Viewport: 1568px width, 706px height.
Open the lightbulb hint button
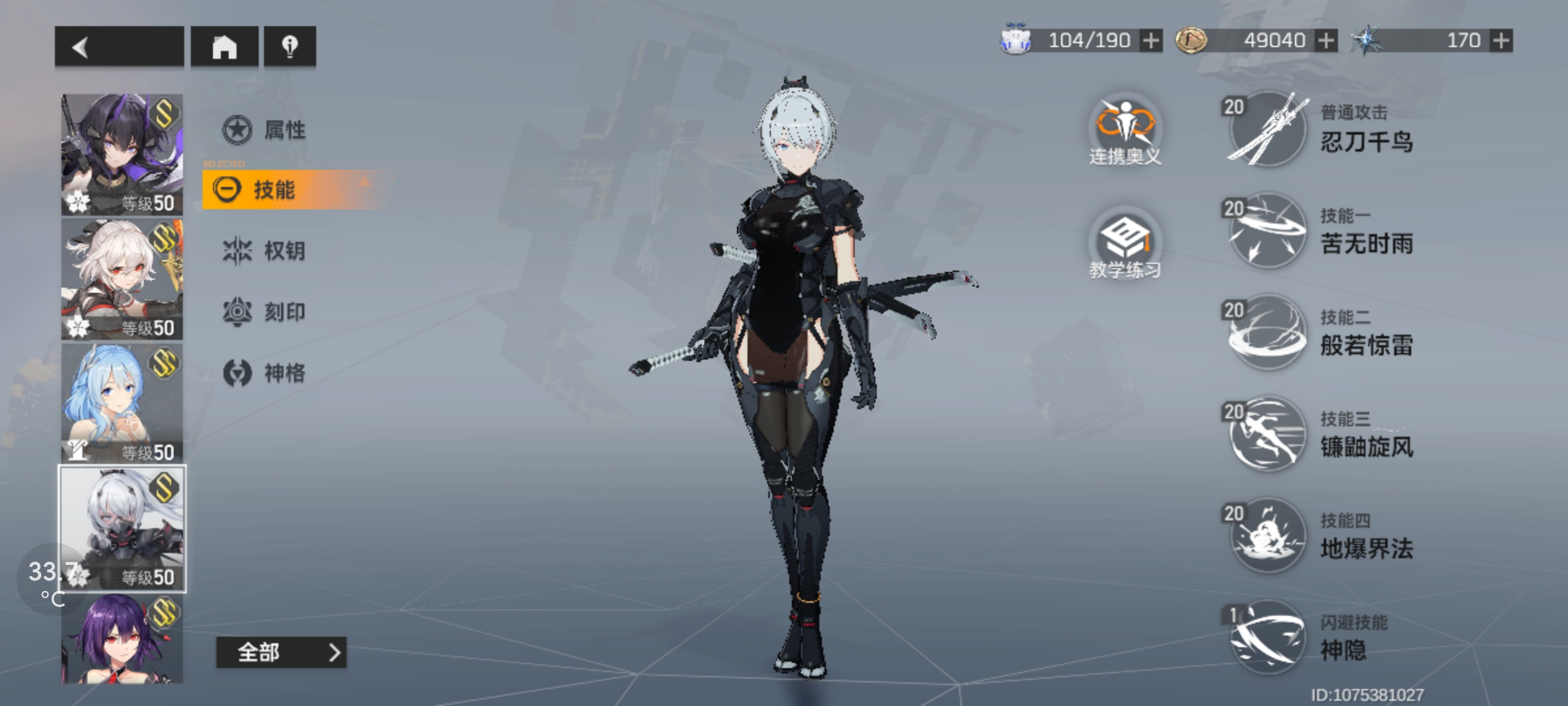tap(289, 46)
